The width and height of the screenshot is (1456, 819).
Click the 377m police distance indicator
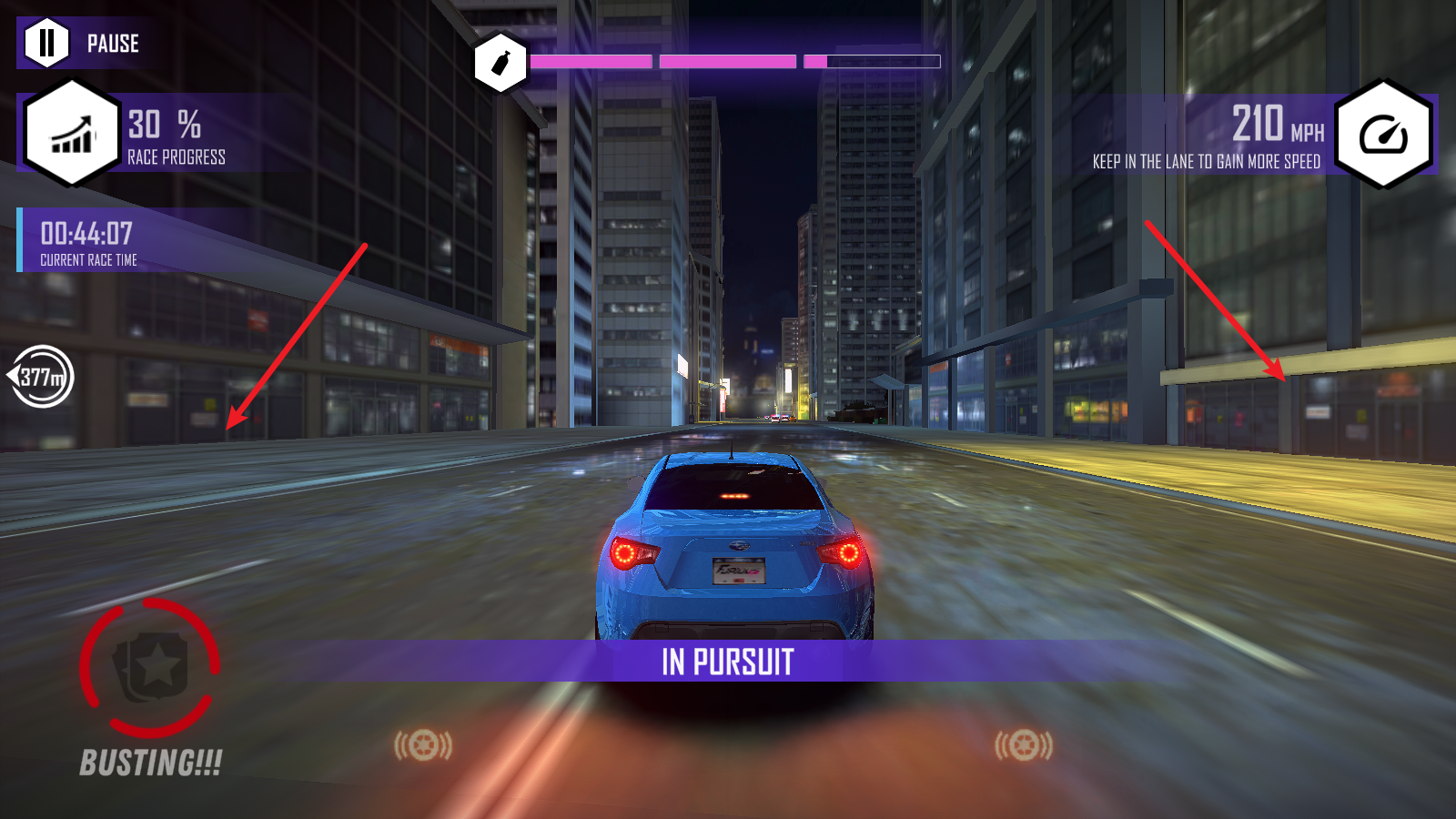pos(41,377)
